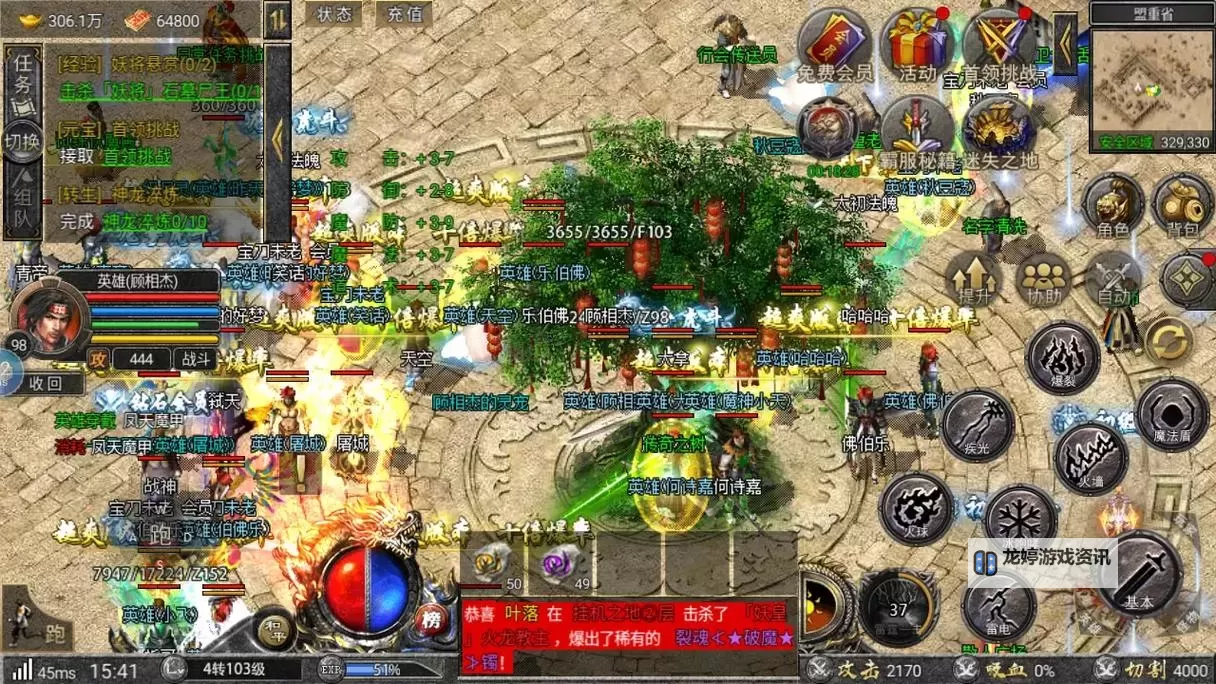Activate the 魔法盾 magic shield skill
The height and width of the screenshot is (684, 1216).
click(x=1173, y=415)
